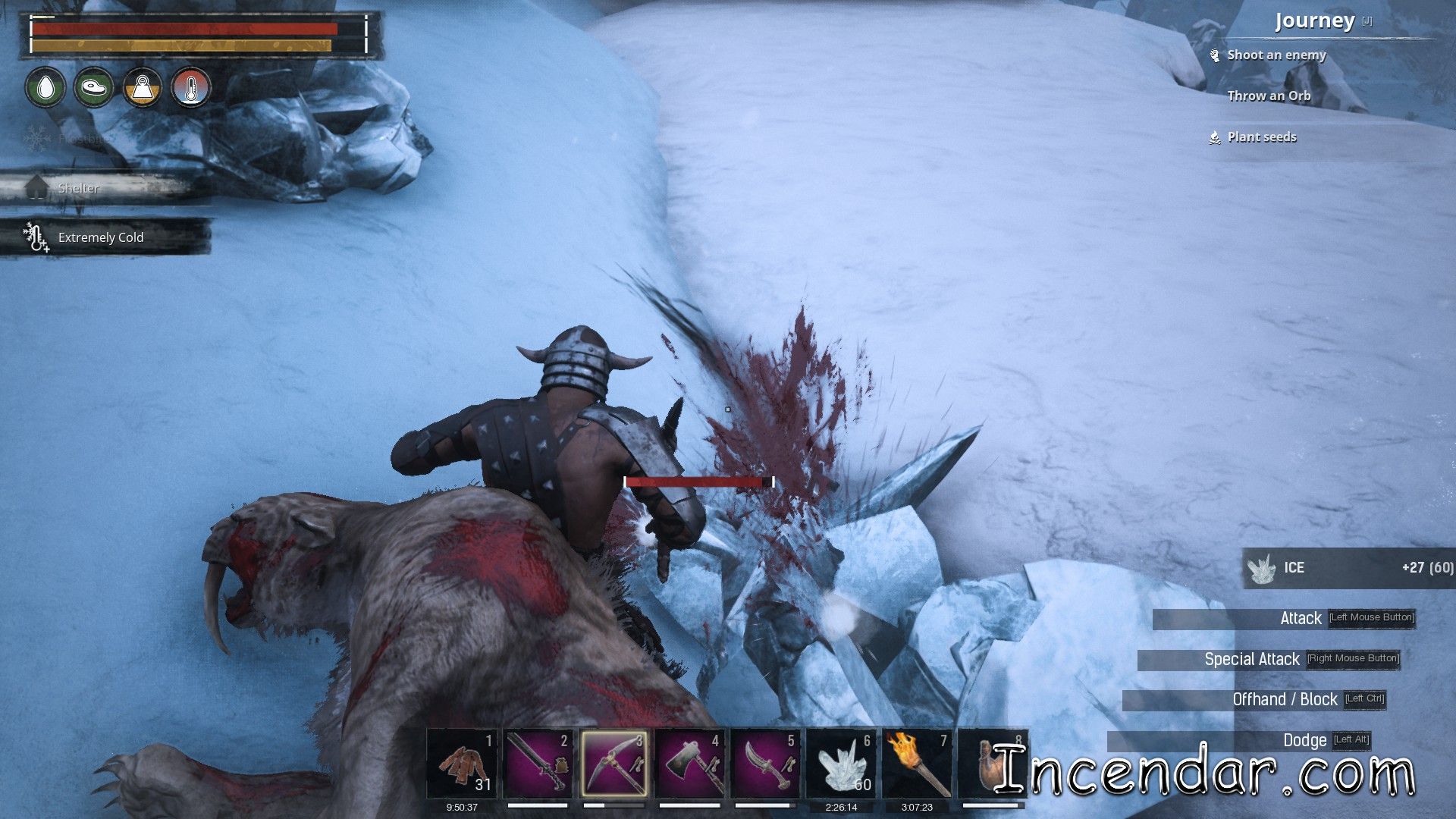Click the Extremely Cold status effect
Image resolution: width=1456 pixels, height=819 pixels.
(101, 238)
